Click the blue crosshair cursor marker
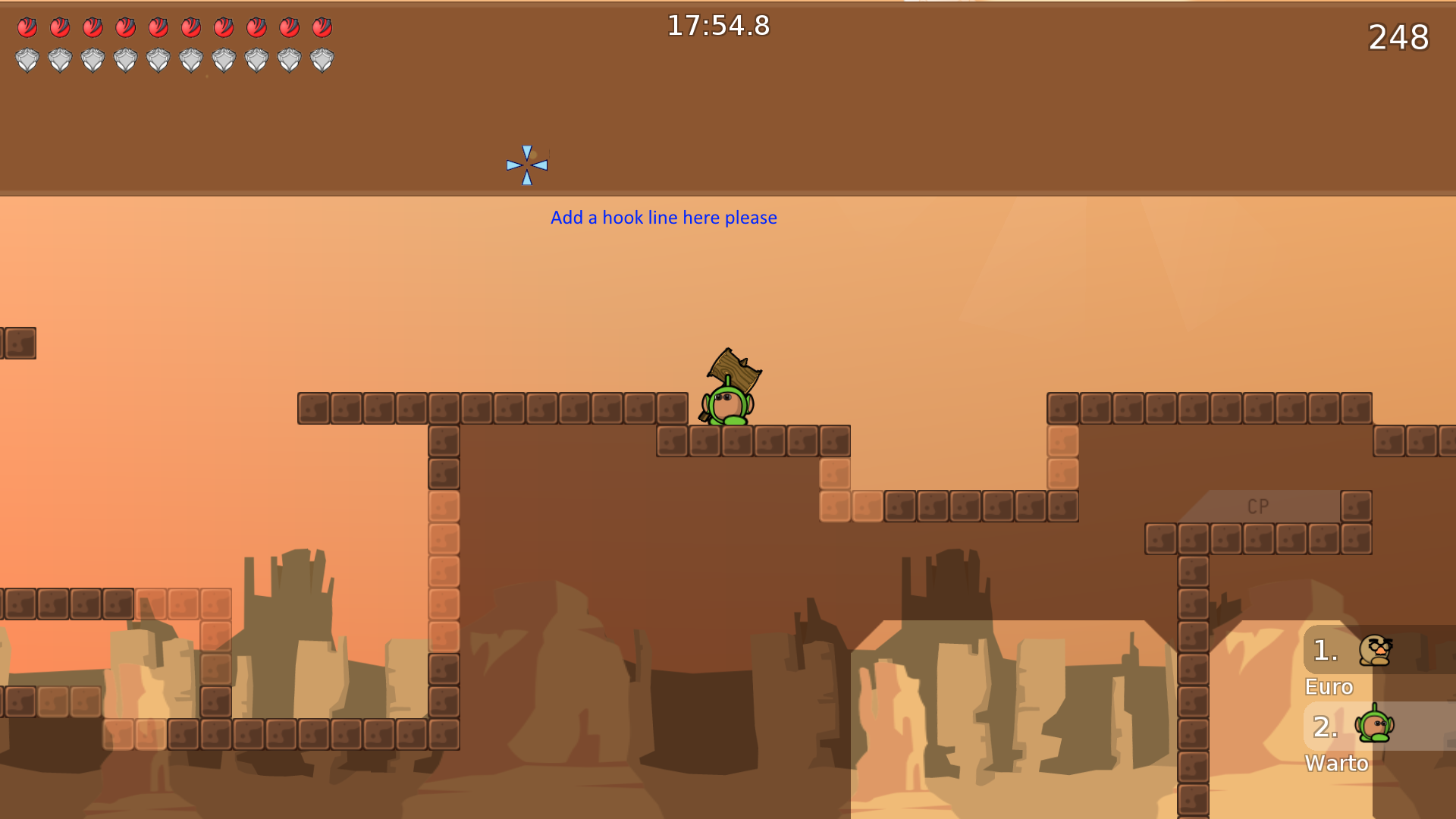 tap(526, 164)
